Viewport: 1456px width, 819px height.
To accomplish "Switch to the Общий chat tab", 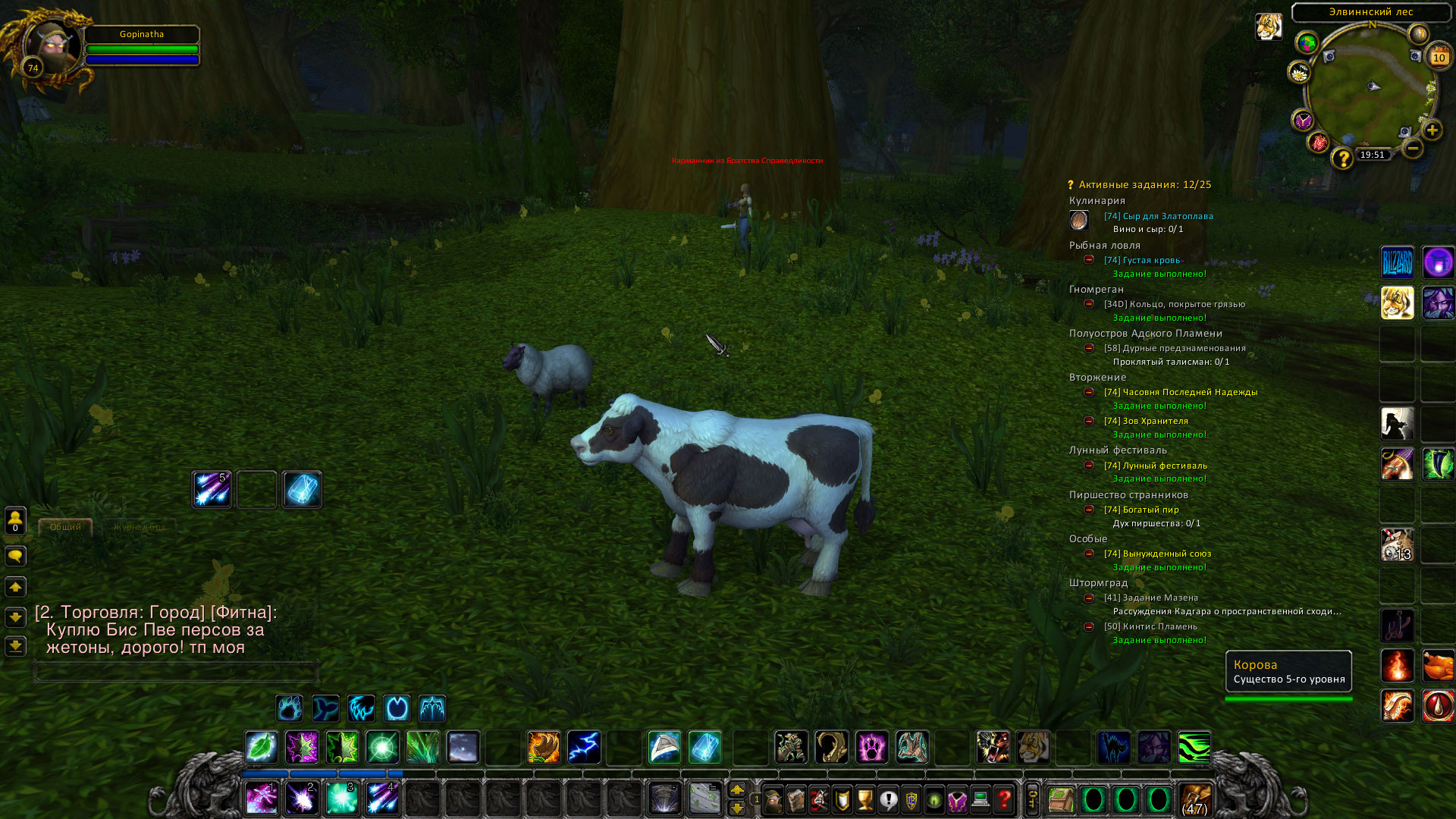I will click(x=64, y=526).
